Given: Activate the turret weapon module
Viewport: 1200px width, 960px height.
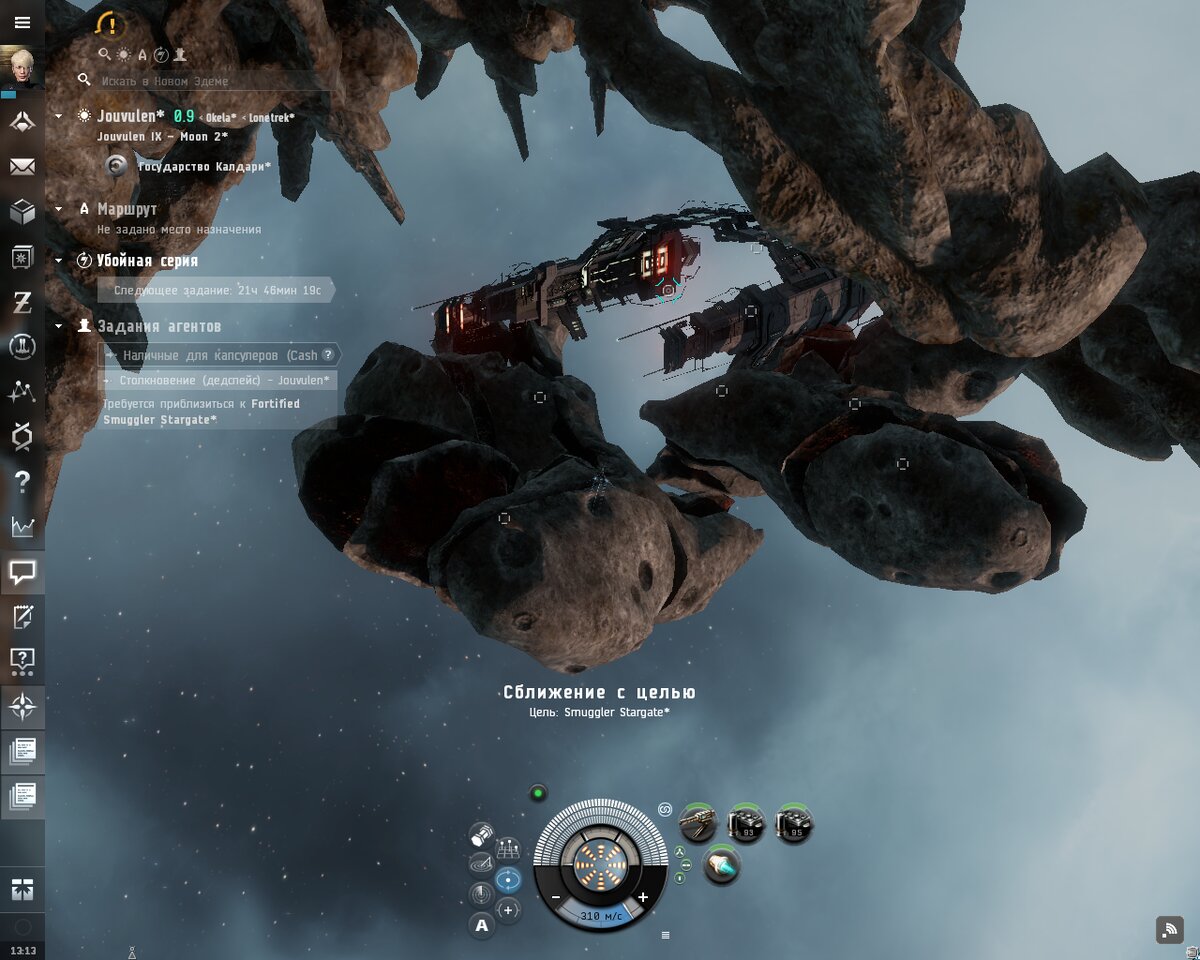Looking at the screenshot, I should pos(698,824).
